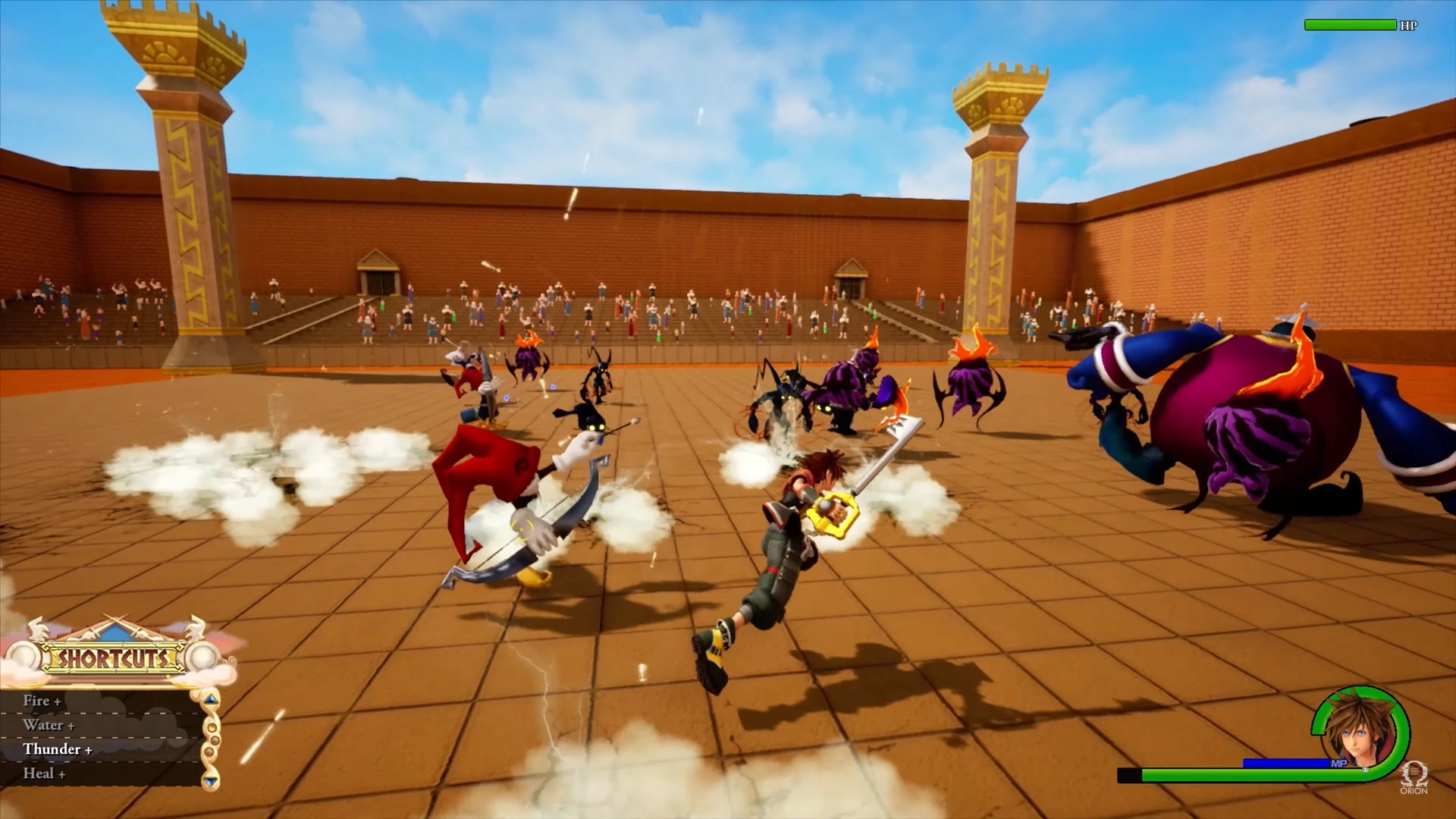Click the lower bronze bead indicator

coord(210,751)
